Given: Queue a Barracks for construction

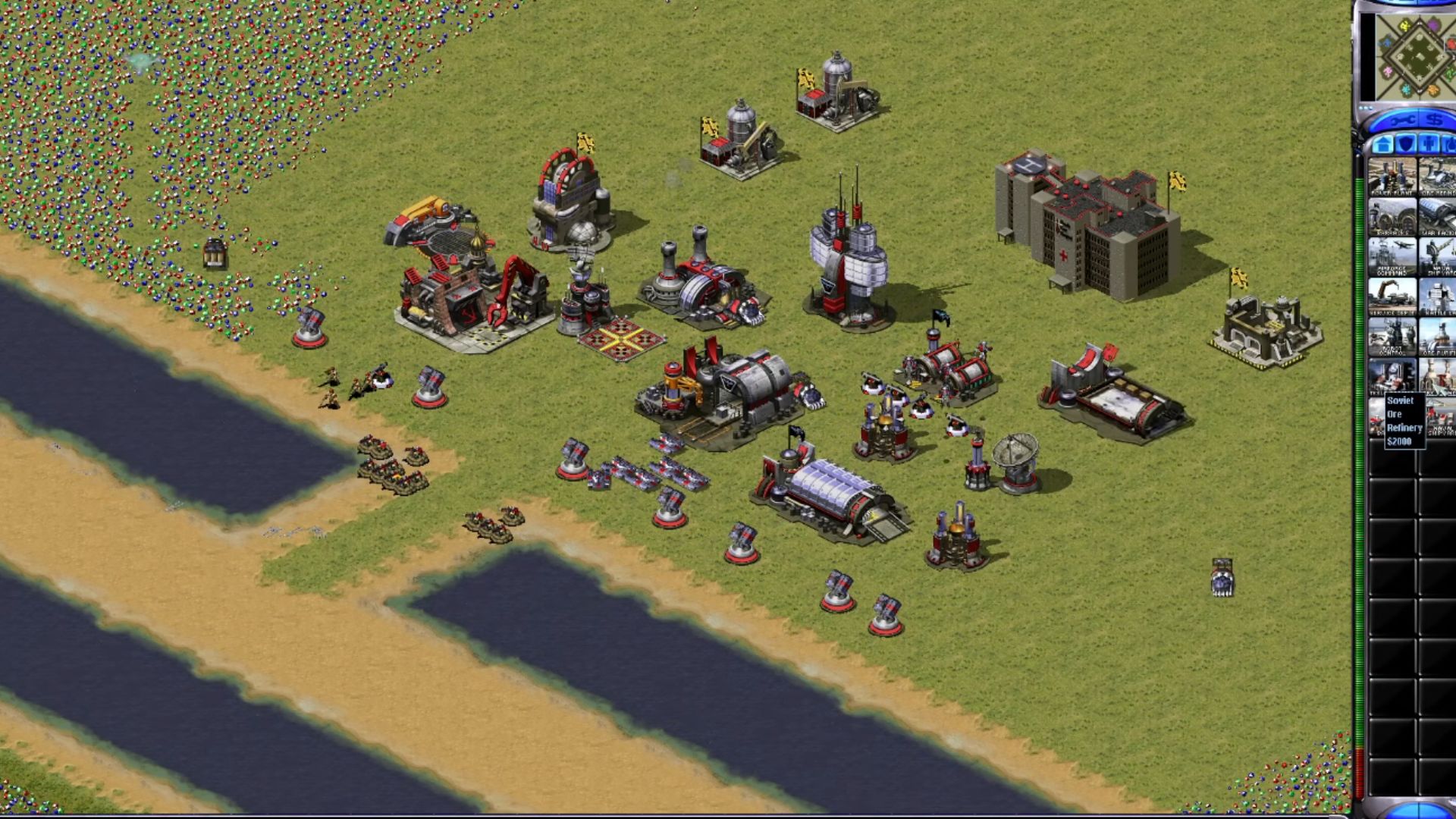Looking at the screenshot, I should coord(1392,217).
